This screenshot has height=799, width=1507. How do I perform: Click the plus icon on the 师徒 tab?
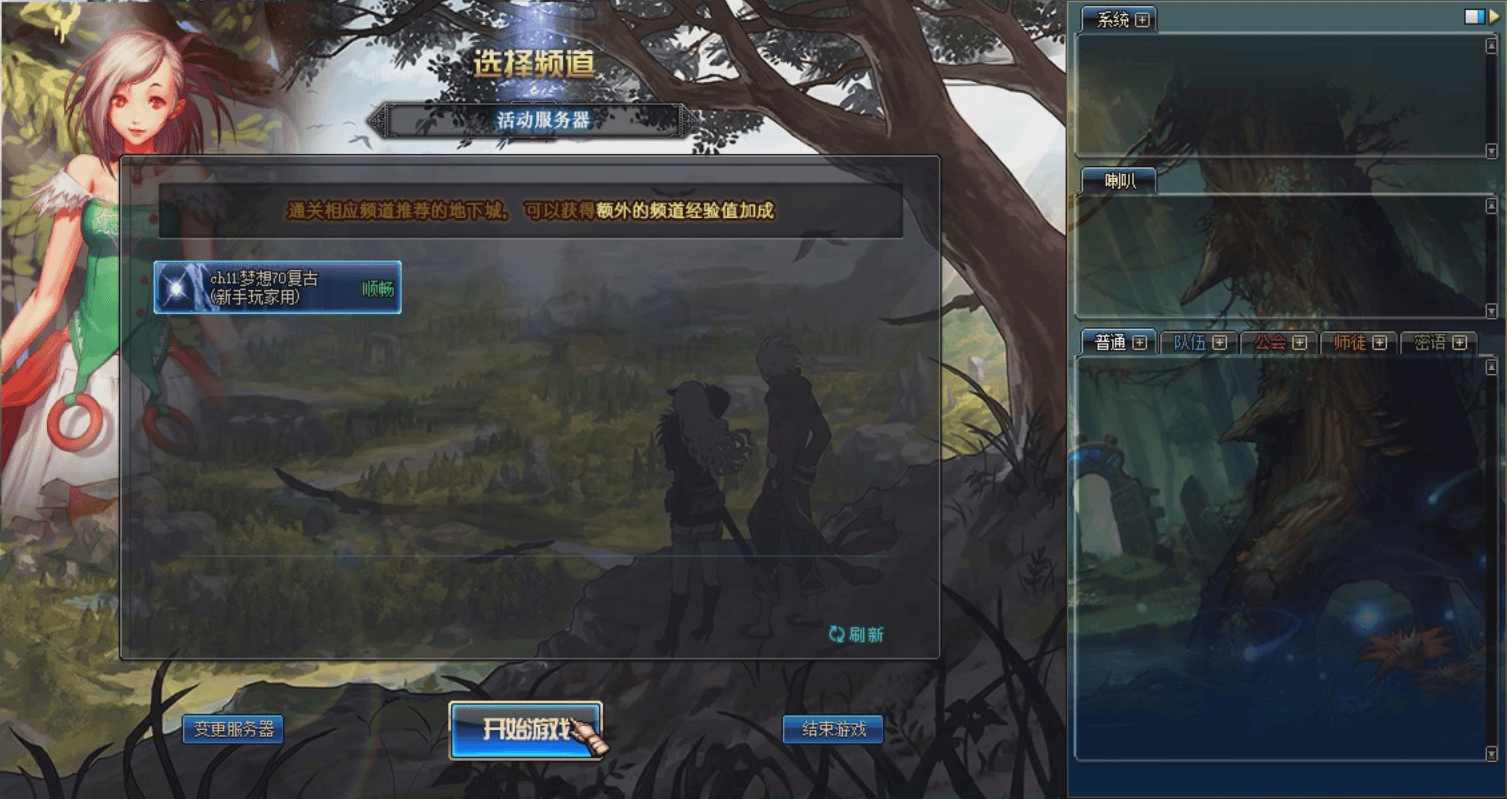(1379, 341)
